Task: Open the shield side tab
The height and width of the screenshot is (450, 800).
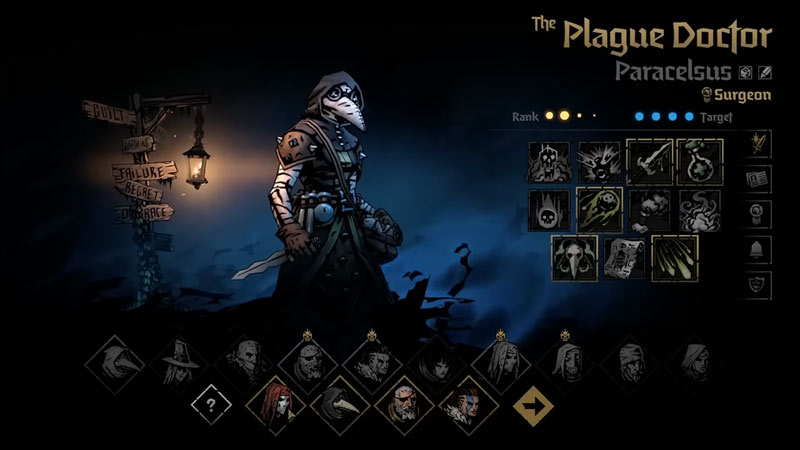Action: (x=758, y=284)
